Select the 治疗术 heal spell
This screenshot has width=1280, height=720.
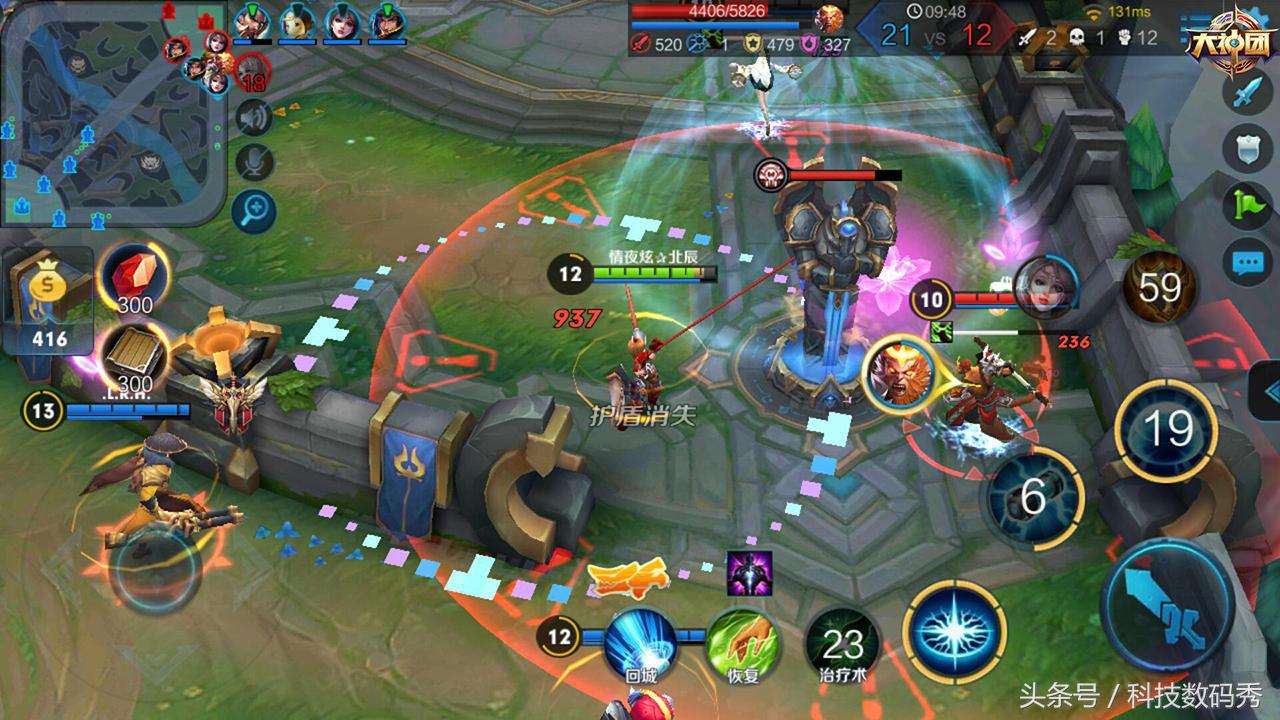(842, 645)
